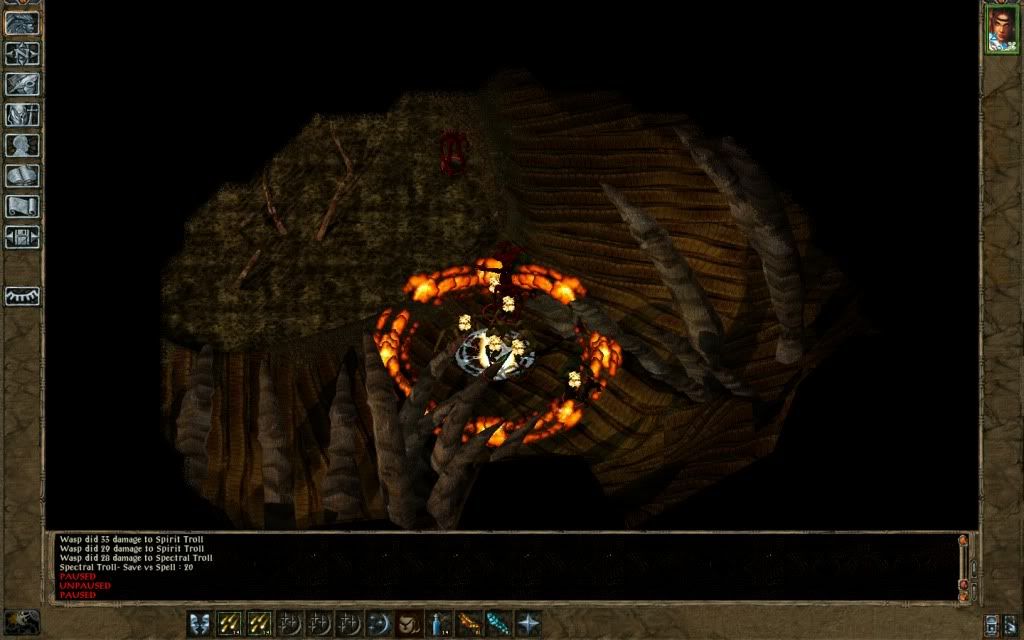This screenshot has width=1024, height=640.
Task: Show the character record sheet
Action: click(x=22, y=146)
